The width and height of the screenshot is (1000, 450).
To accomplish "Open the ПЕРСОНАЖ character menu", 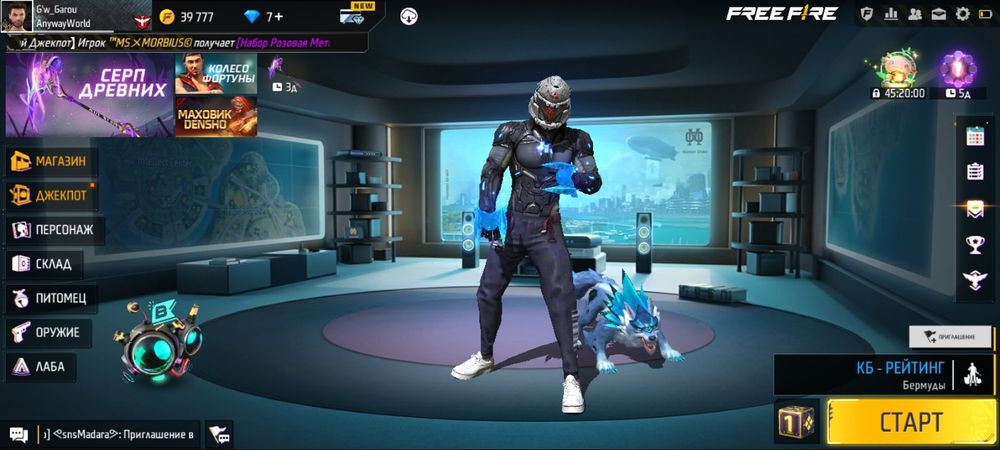I will tap(55, 230).
